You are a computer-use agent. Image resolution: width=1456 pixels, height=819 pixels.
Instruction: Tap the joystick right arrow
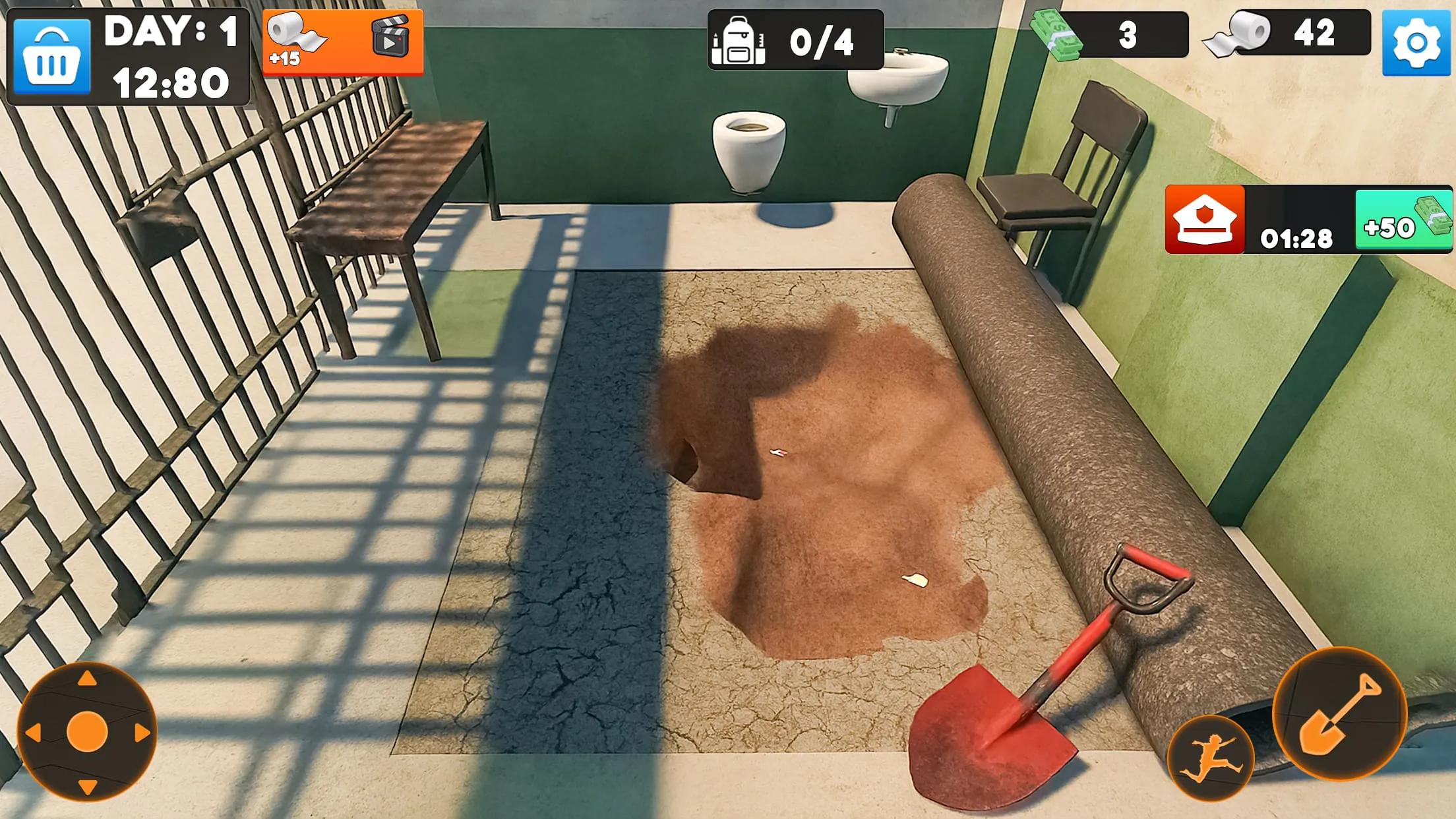pos(140,732)
